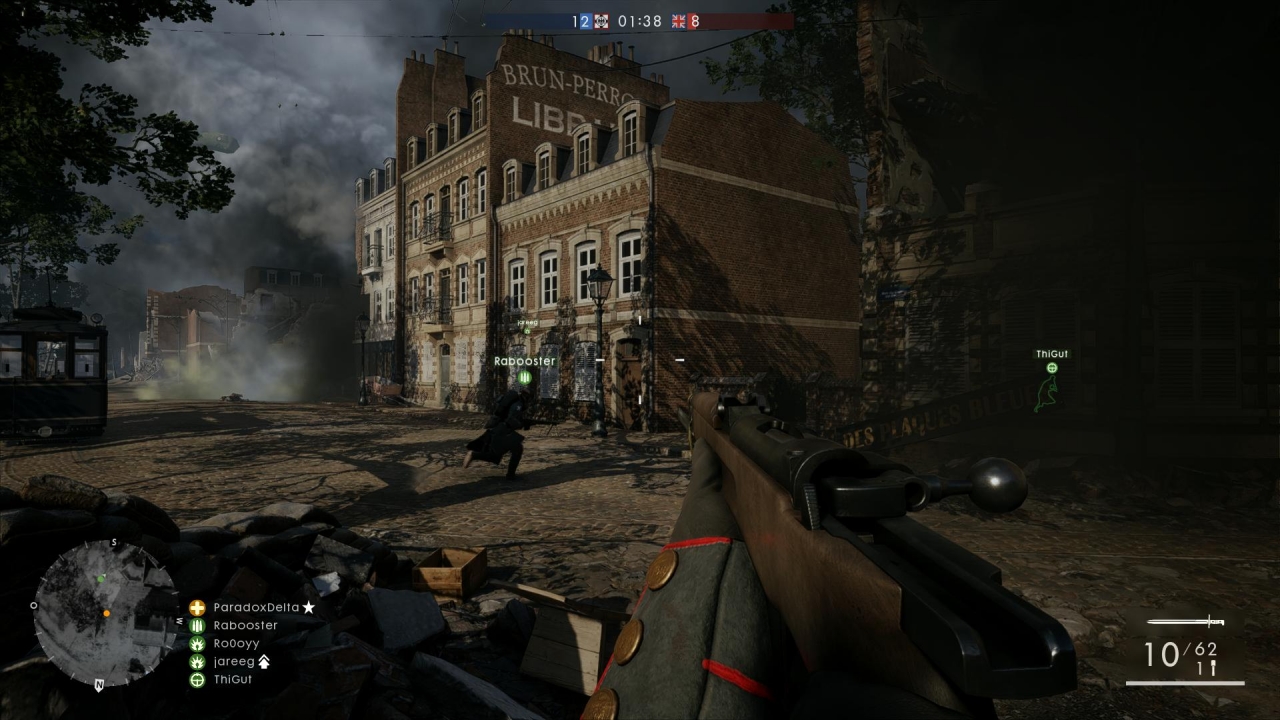Click the ThiGut teammate marker
Screen dimensions: 1280x720
1051,367
